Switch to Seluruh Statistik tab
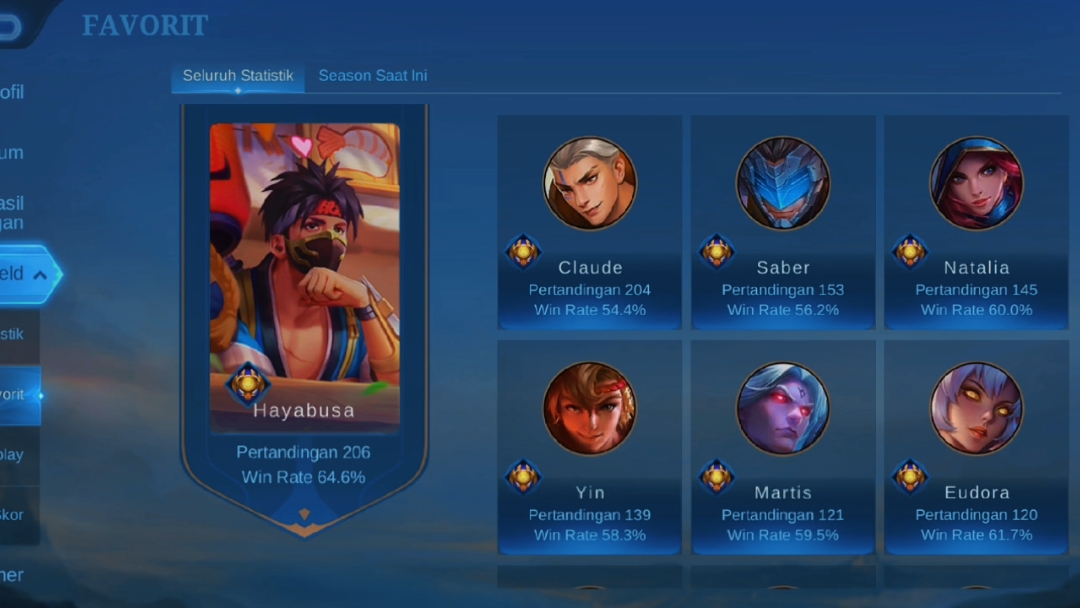 [x=238, y=76]
